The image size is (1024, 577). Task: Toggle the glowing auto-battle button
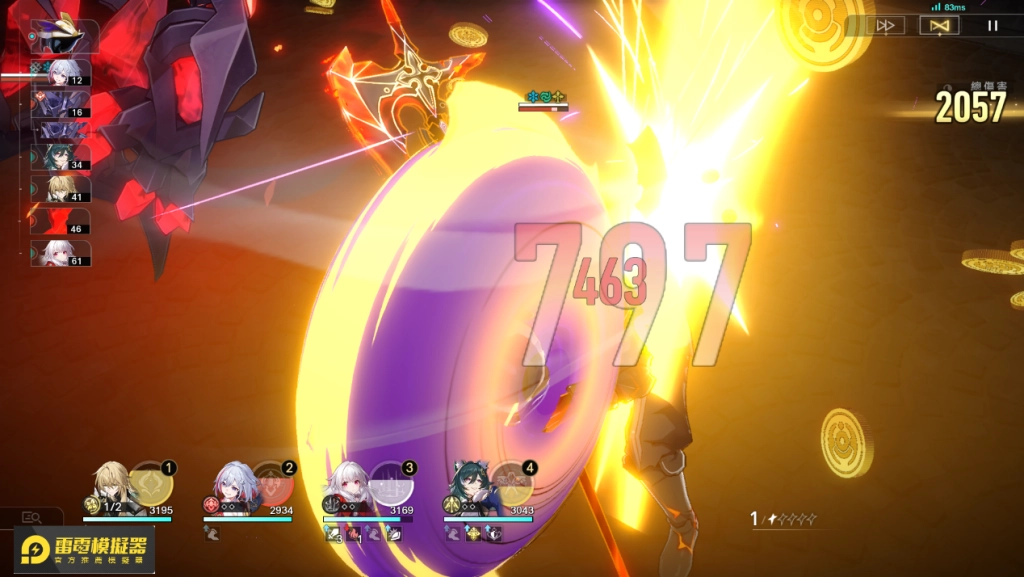point(938,26)
